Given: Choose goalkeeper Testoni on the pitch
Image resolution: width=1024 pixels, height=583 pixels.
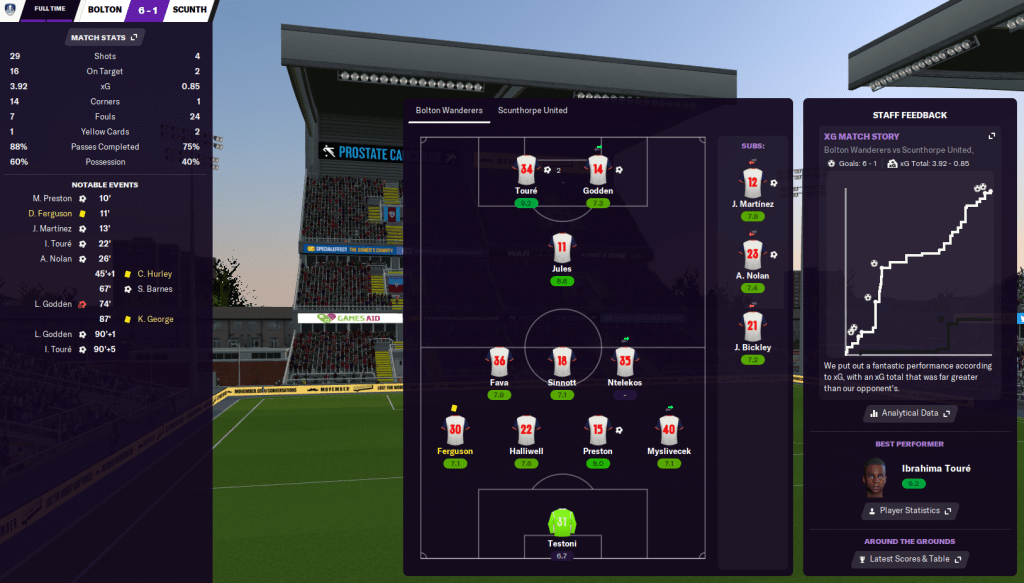Looking at the screenshot, I should tap(562, 522).
